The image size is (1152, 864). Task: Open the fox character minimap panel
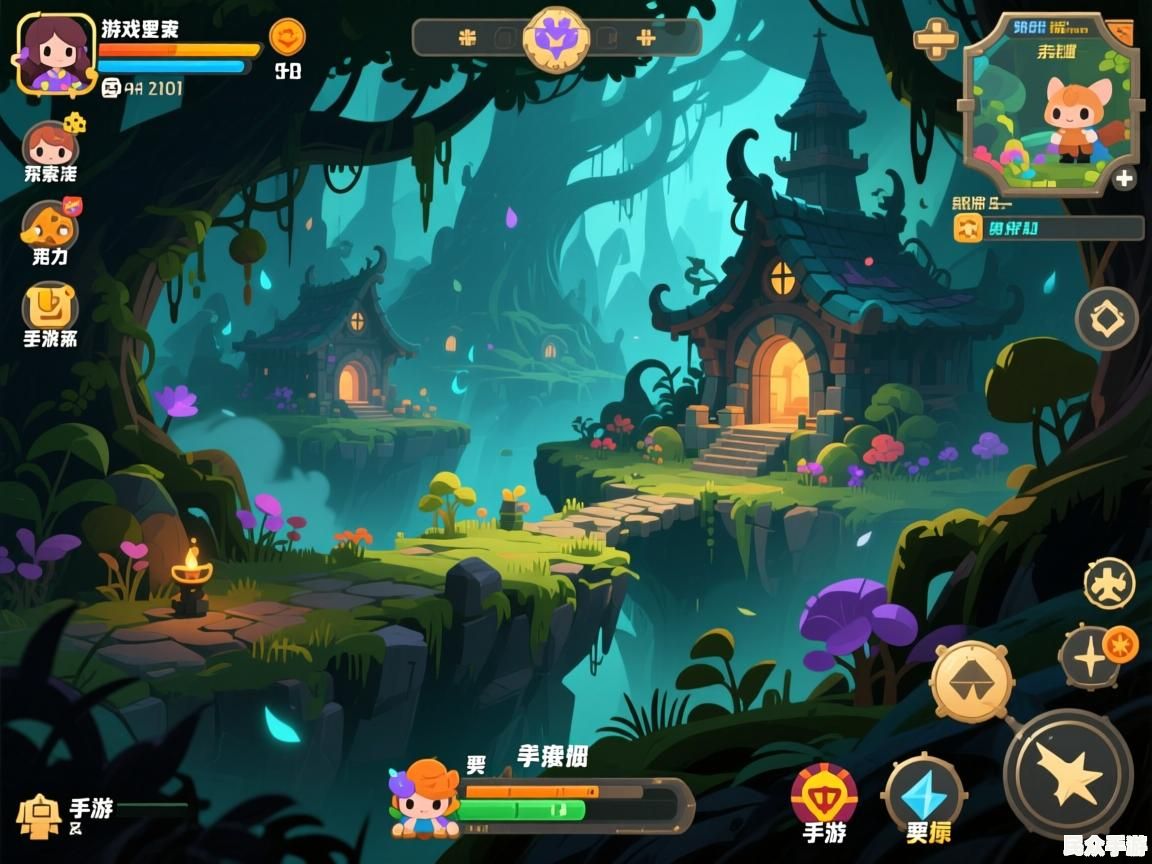click(1050, 104)
